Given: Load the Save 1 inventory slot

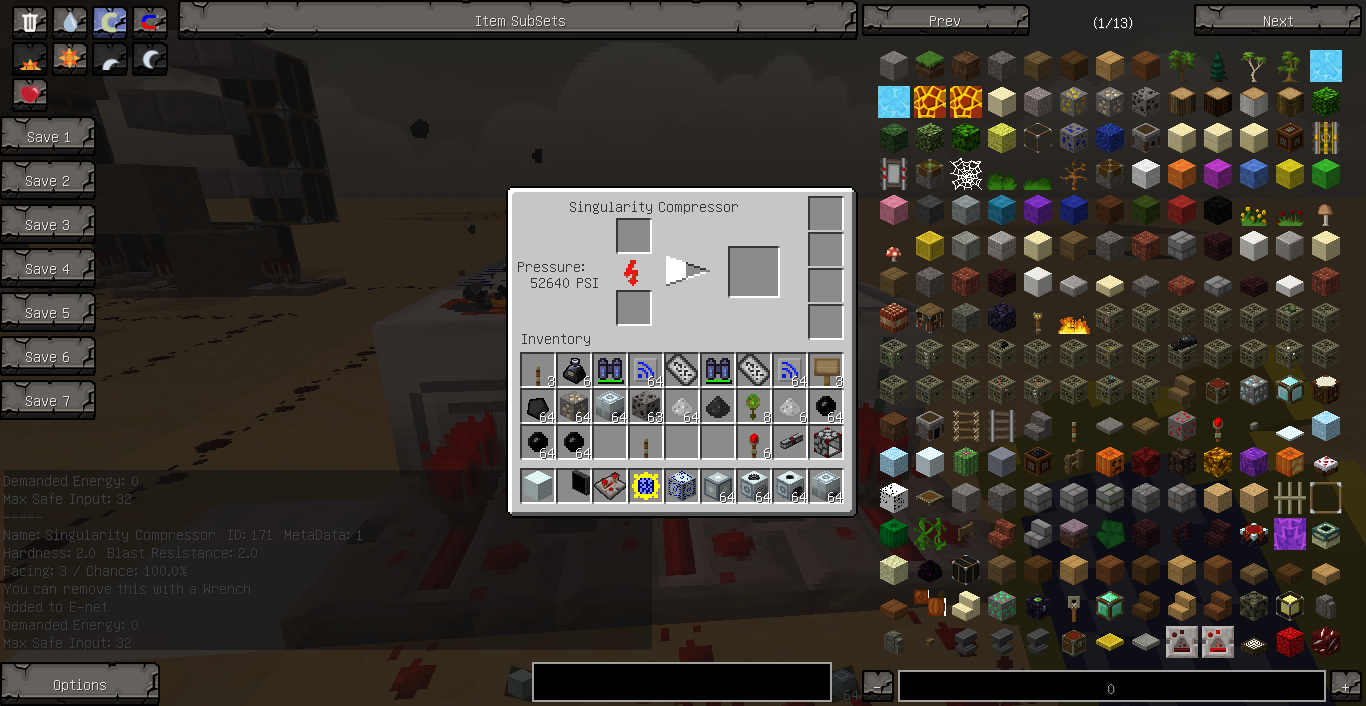Looking at the screenshot, I should point(48,137).
